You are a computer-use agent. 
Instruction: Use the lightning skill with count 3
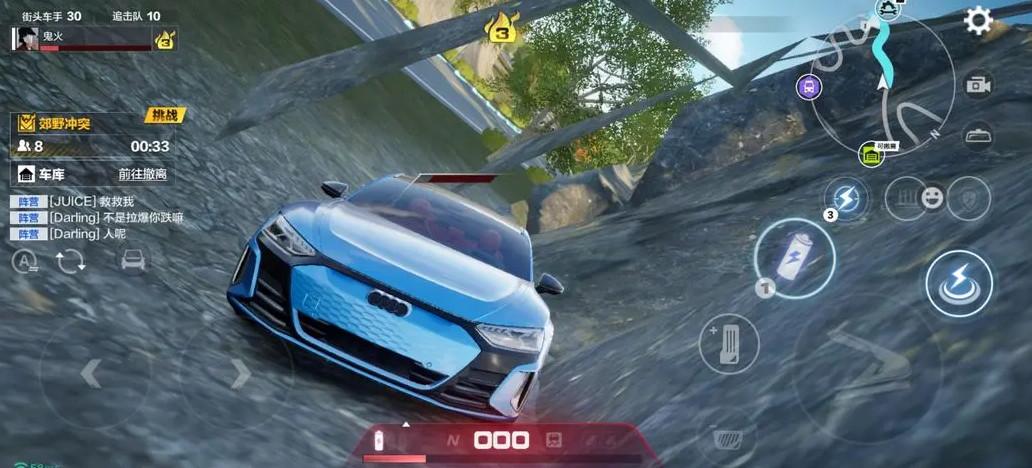(x=845, y=197)
